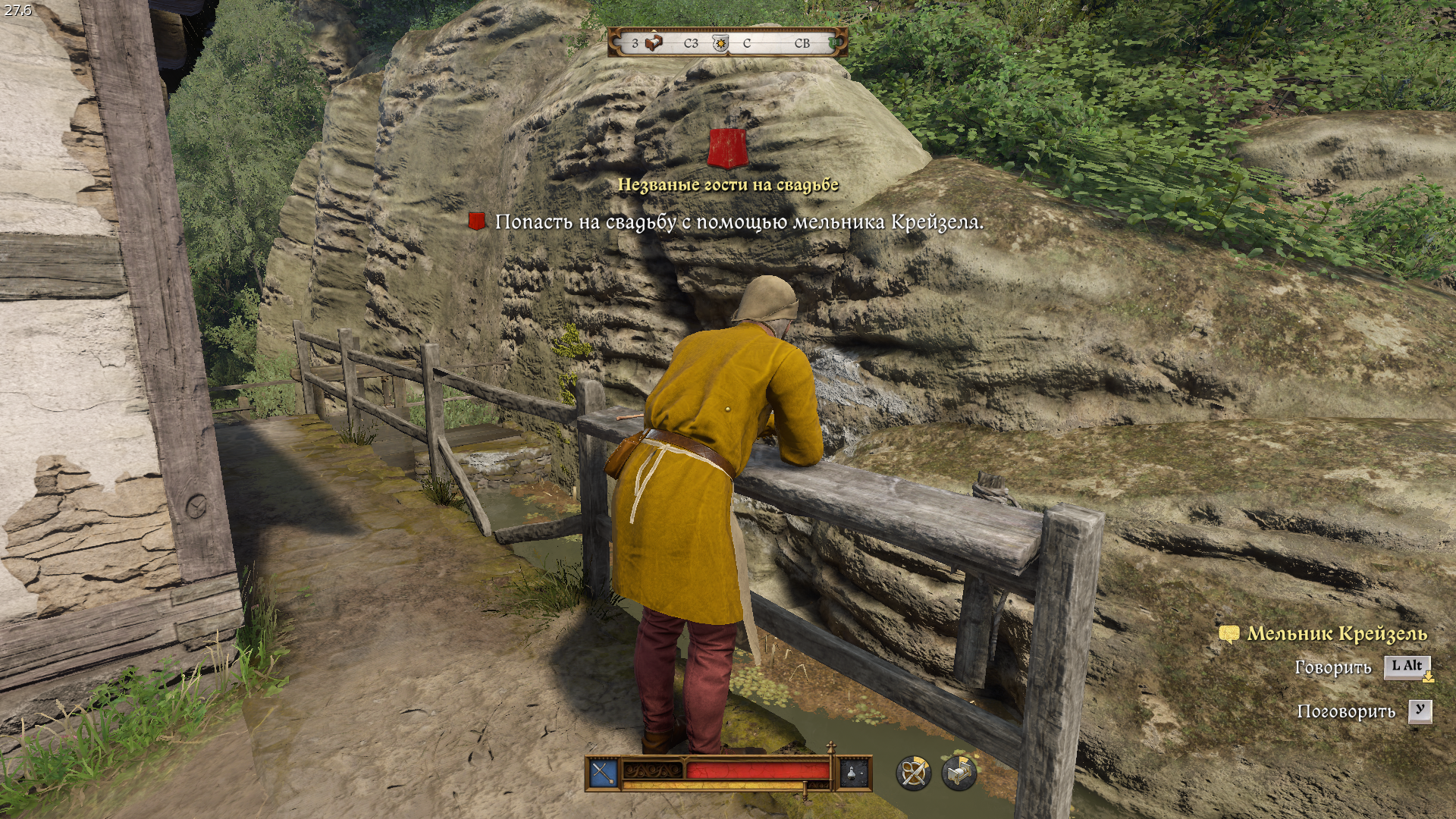The height and width of the screenshot is (819, 1456).
Task: Select the potion flask slot beside health bar
Action: pos(855,773)
